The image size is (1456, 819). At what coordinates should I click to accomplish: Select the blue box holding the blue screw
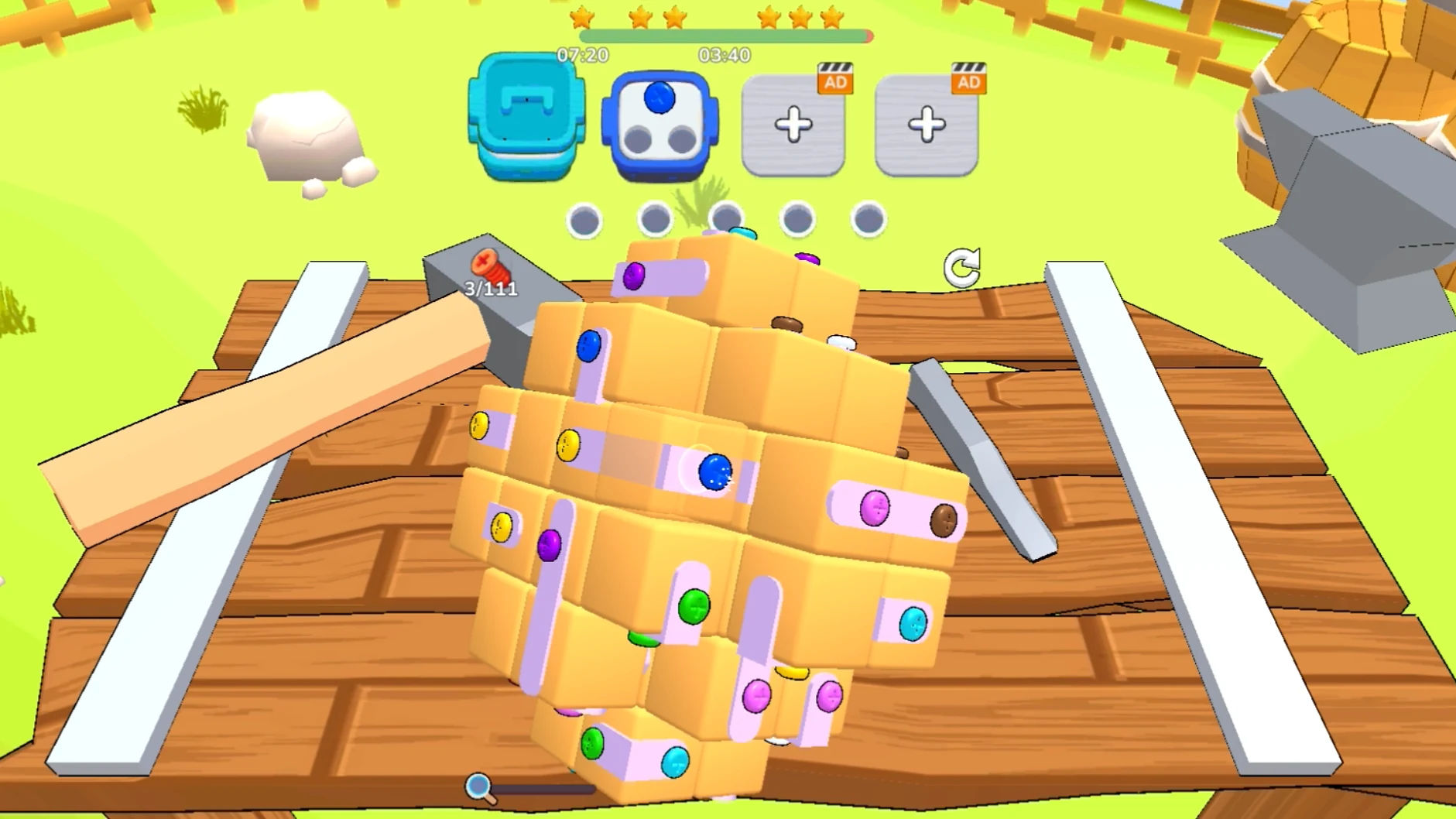click(659, 125)
